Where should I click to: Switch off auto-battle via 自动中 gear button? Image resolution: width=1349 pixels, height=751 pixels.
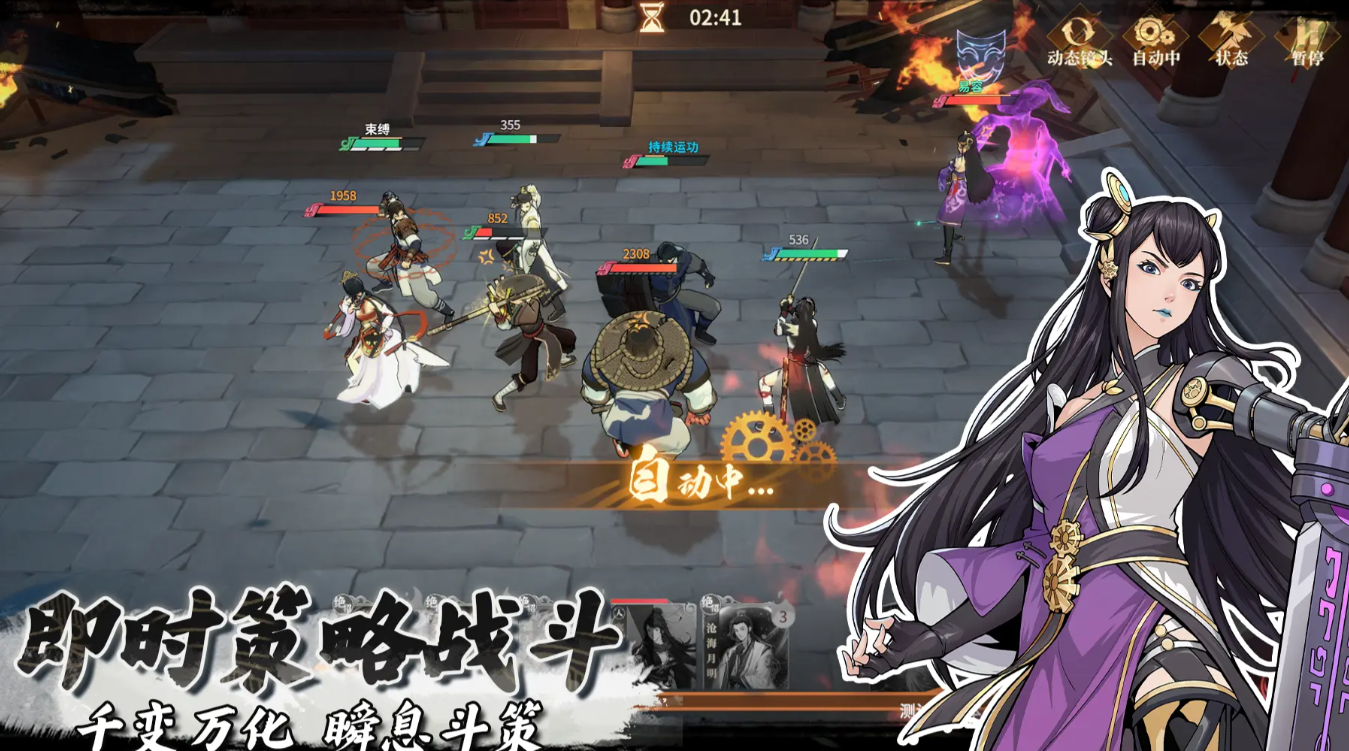click(1155, 38)
